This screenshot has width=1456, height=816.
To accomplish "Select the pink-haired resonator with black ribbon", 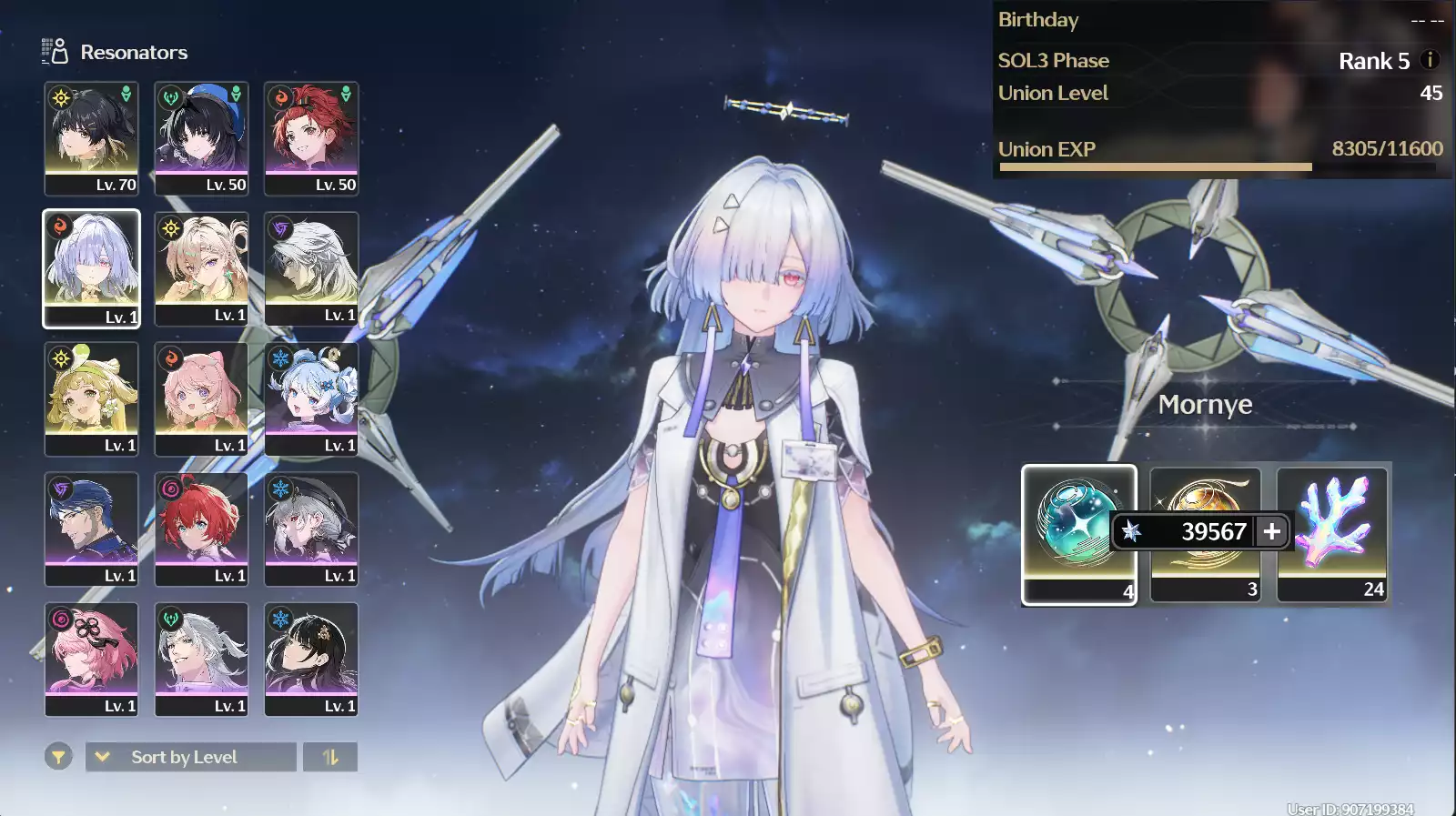I will click(91, 659).
